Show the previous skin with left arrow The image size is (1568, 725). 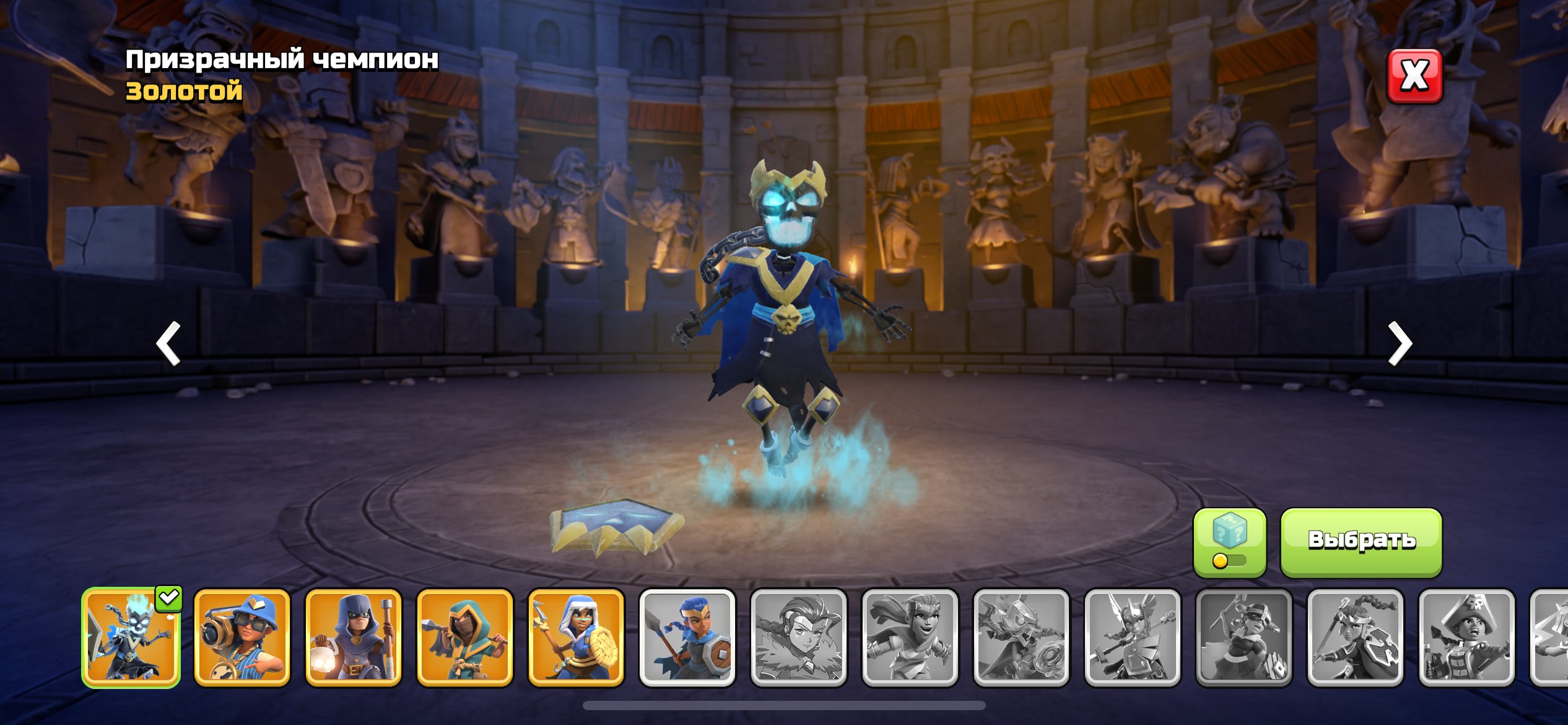coord(168,343)
